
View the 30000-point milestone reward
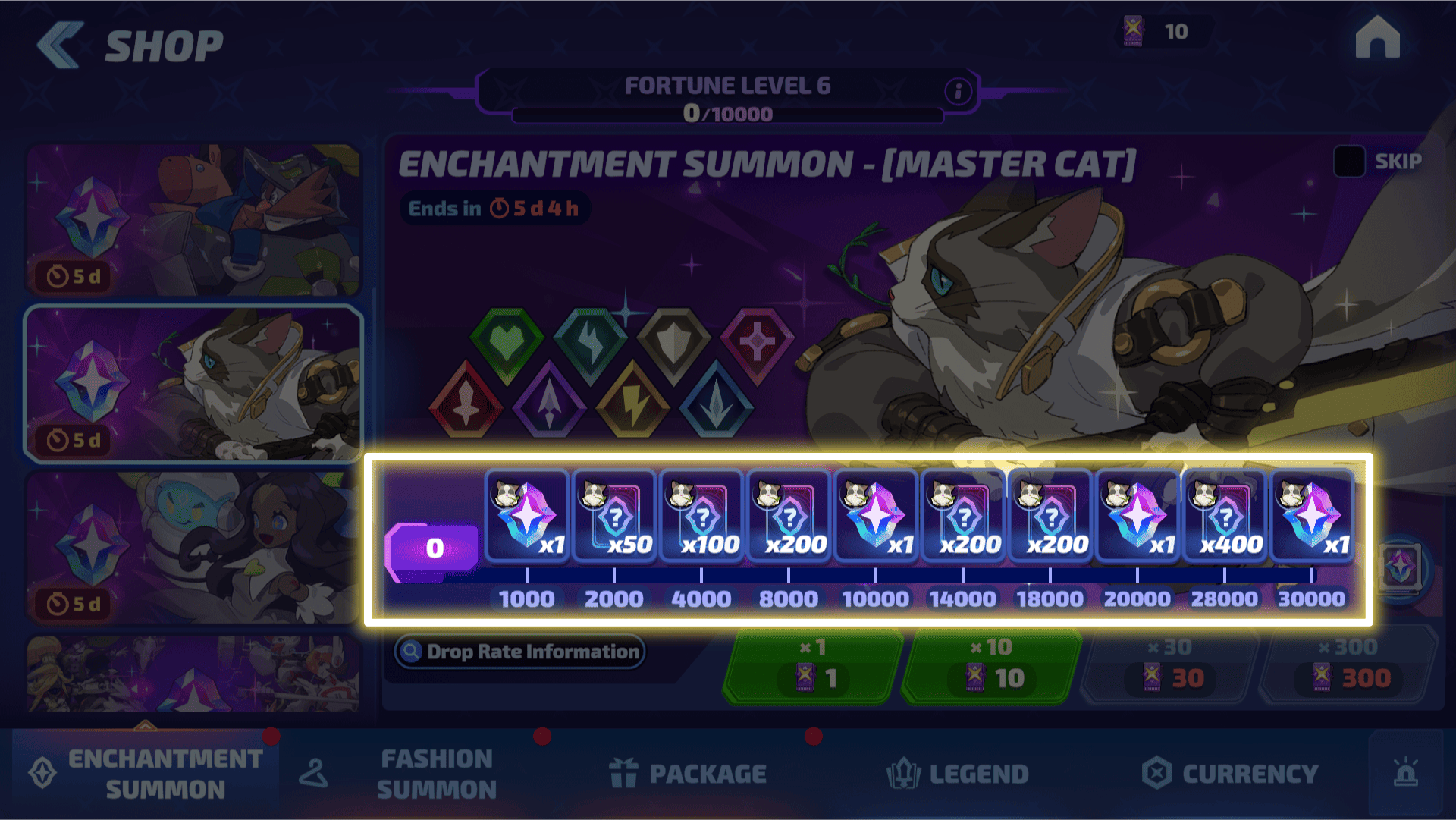point(1312,517)
